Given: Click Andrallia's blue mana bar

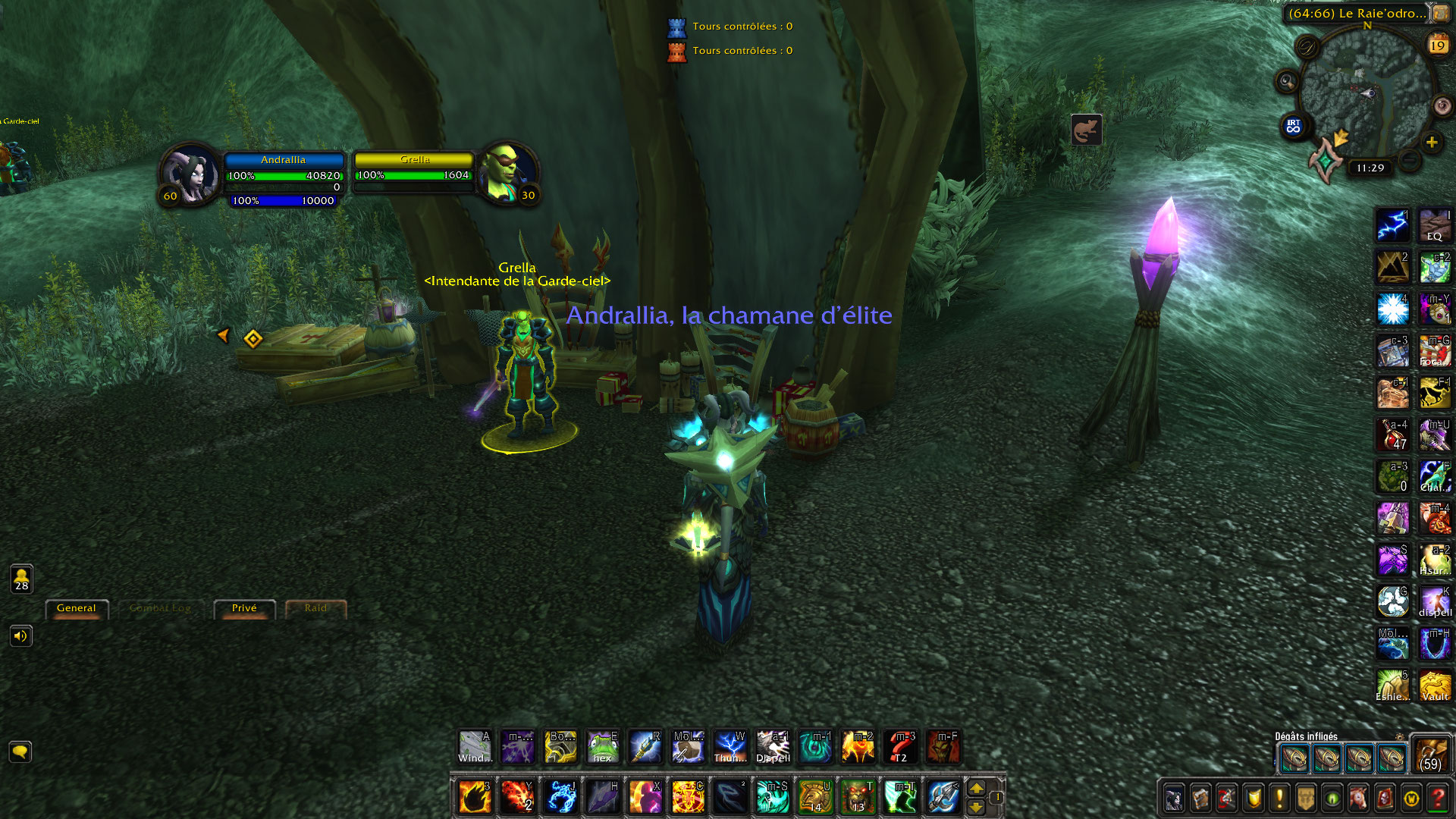Looking at the screenshot, I should 282,202.
